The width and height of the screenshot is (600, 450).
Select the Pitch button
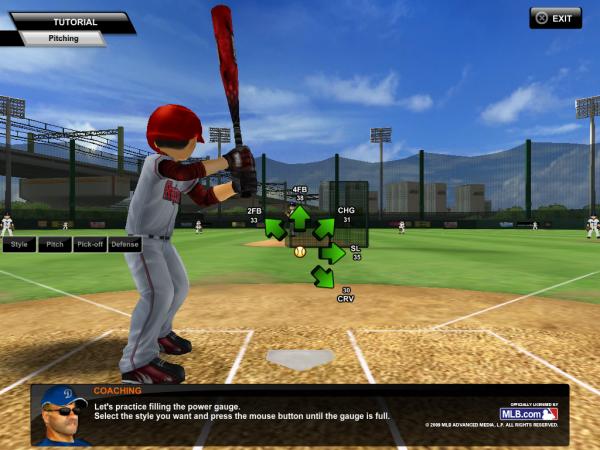(54, 244)
